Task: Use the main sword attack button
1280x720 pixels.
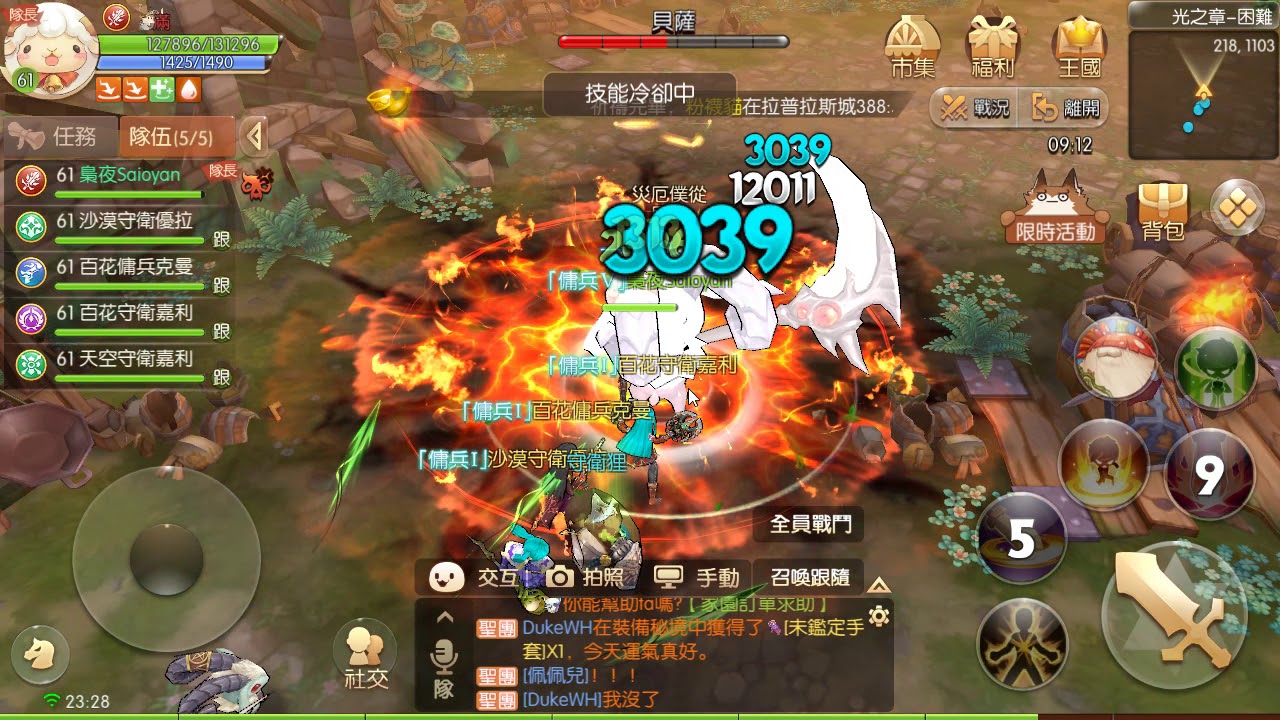Action: pos(1173,614)
